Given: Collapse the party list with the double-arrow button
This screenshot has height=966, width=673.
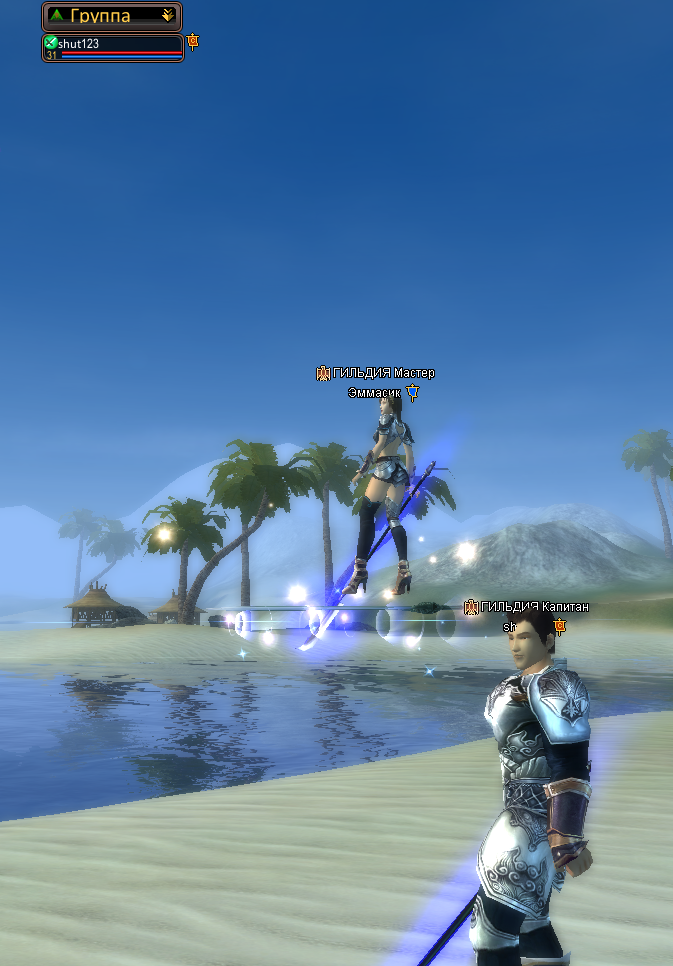Looking at the screenshot, I should click(x=167, y=16).
